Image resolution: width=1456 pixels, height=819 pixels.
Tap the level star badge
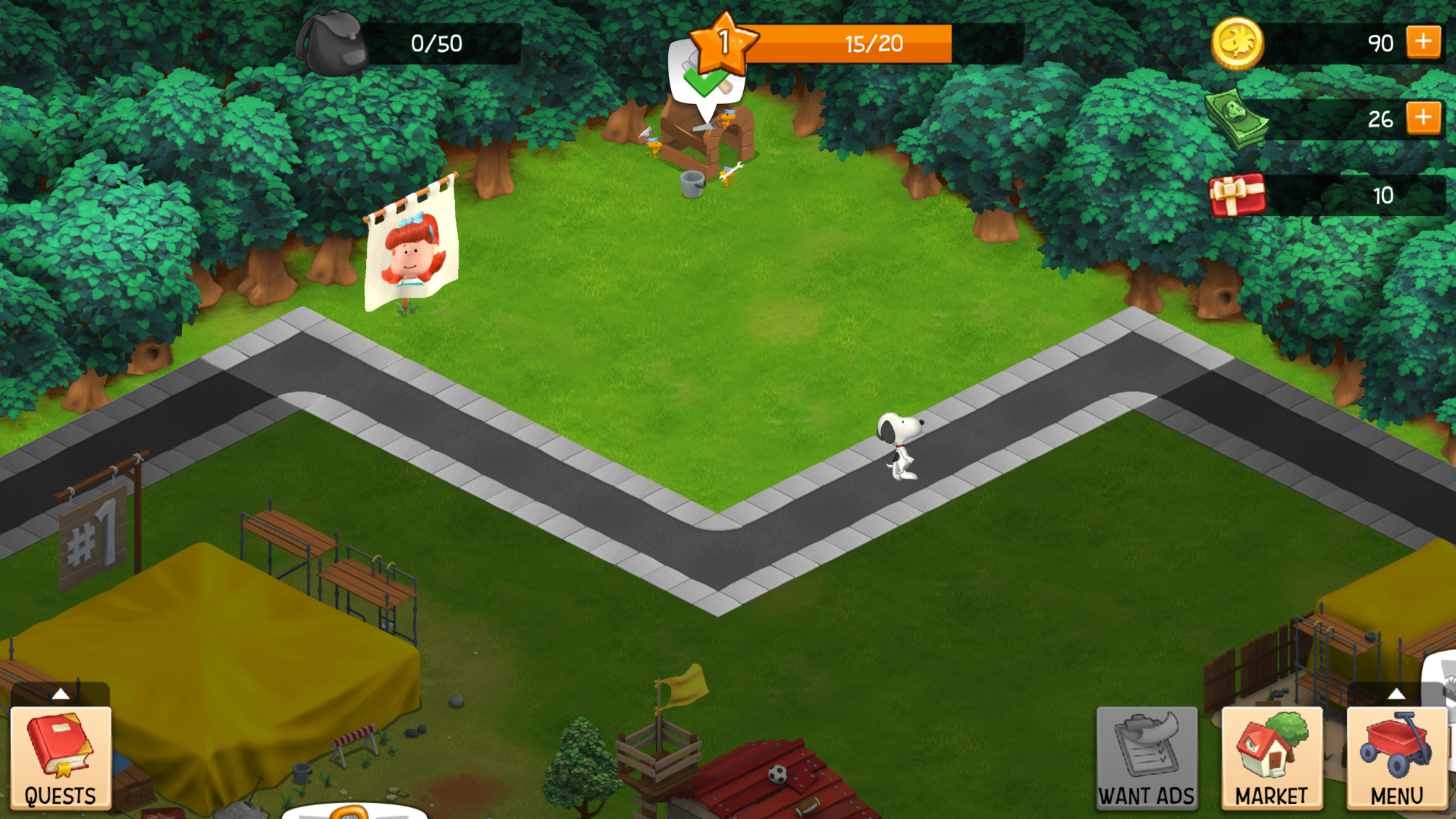point(723,43)
